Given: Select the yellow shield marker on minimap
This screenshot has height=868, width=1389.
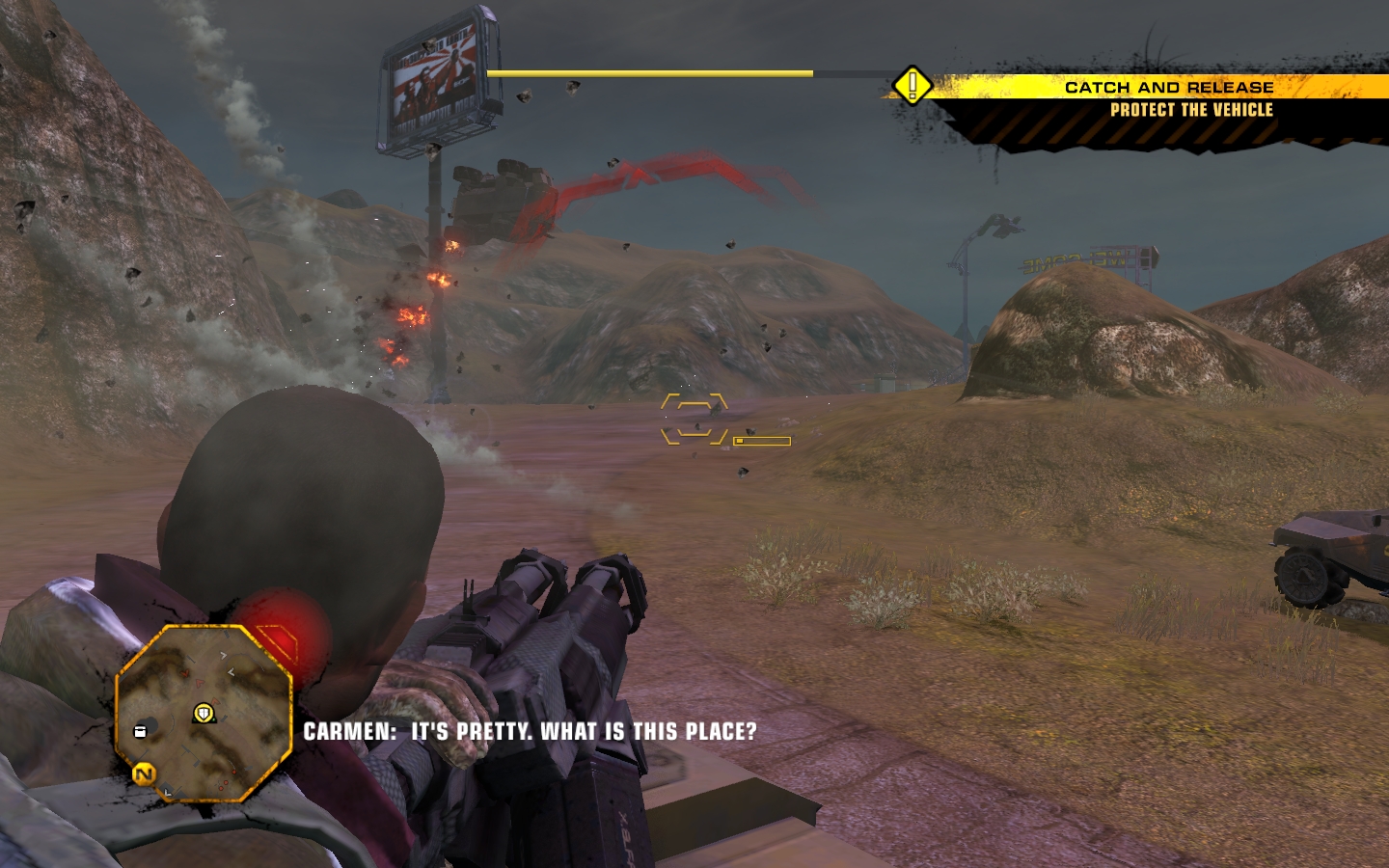Looking at the screenshot, I should [204, 714].
